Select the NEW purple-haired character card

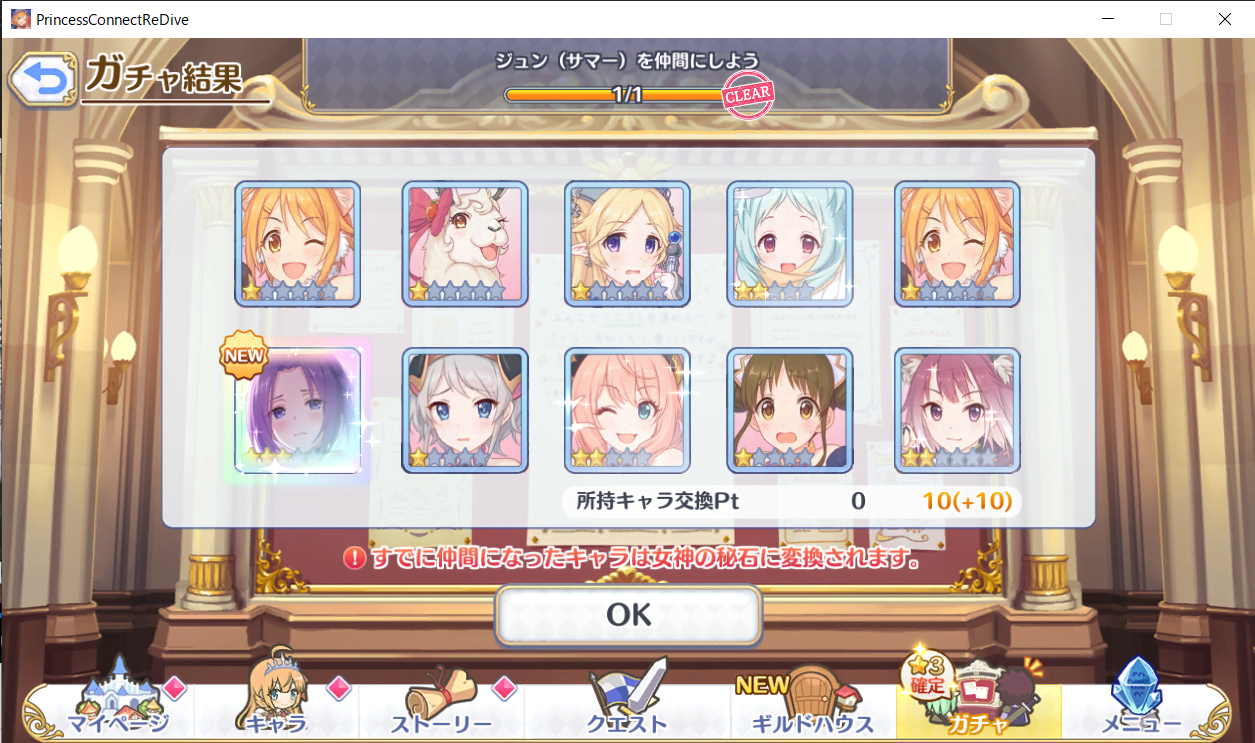(x=298, y=410)
